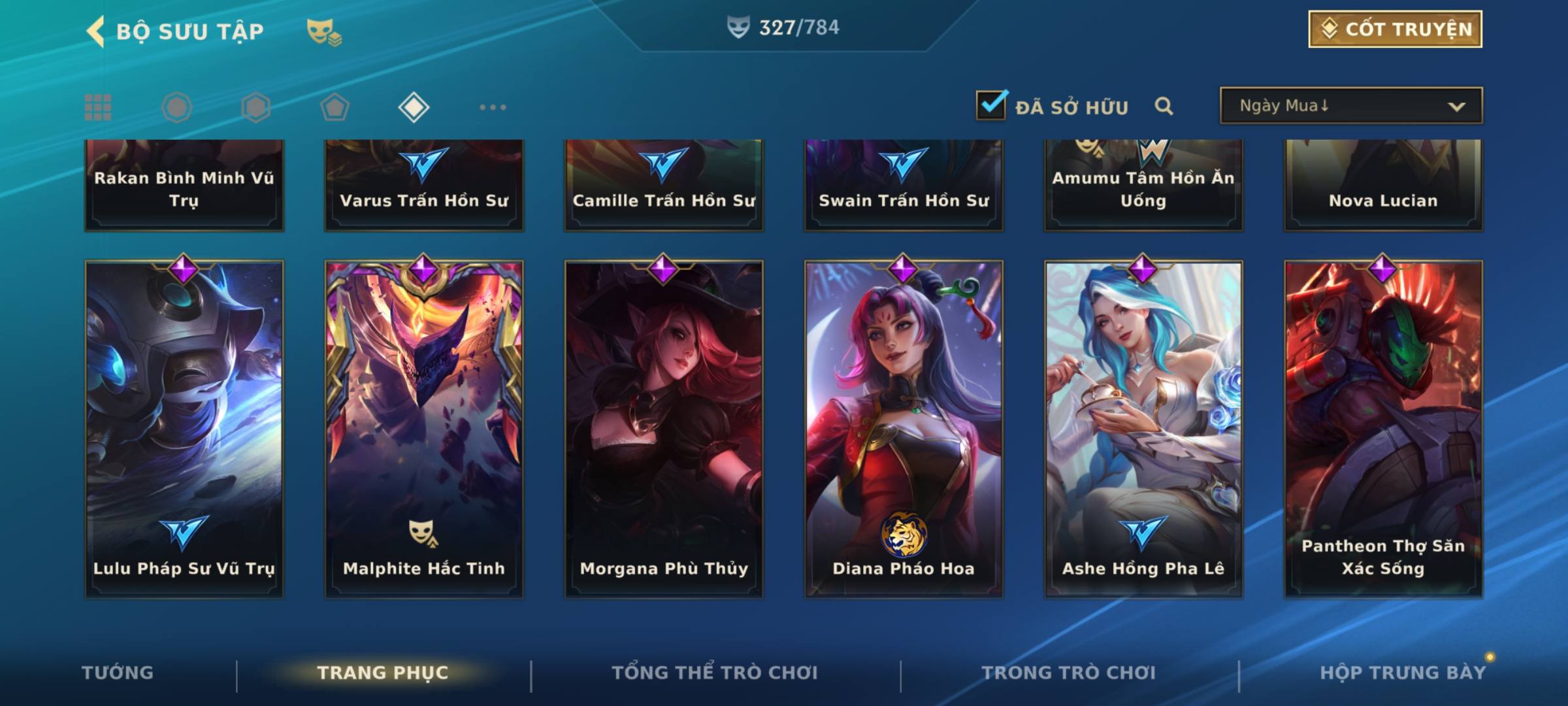
Task: Select the Nova Lucian skin card
Action: tap(1383, 186)
